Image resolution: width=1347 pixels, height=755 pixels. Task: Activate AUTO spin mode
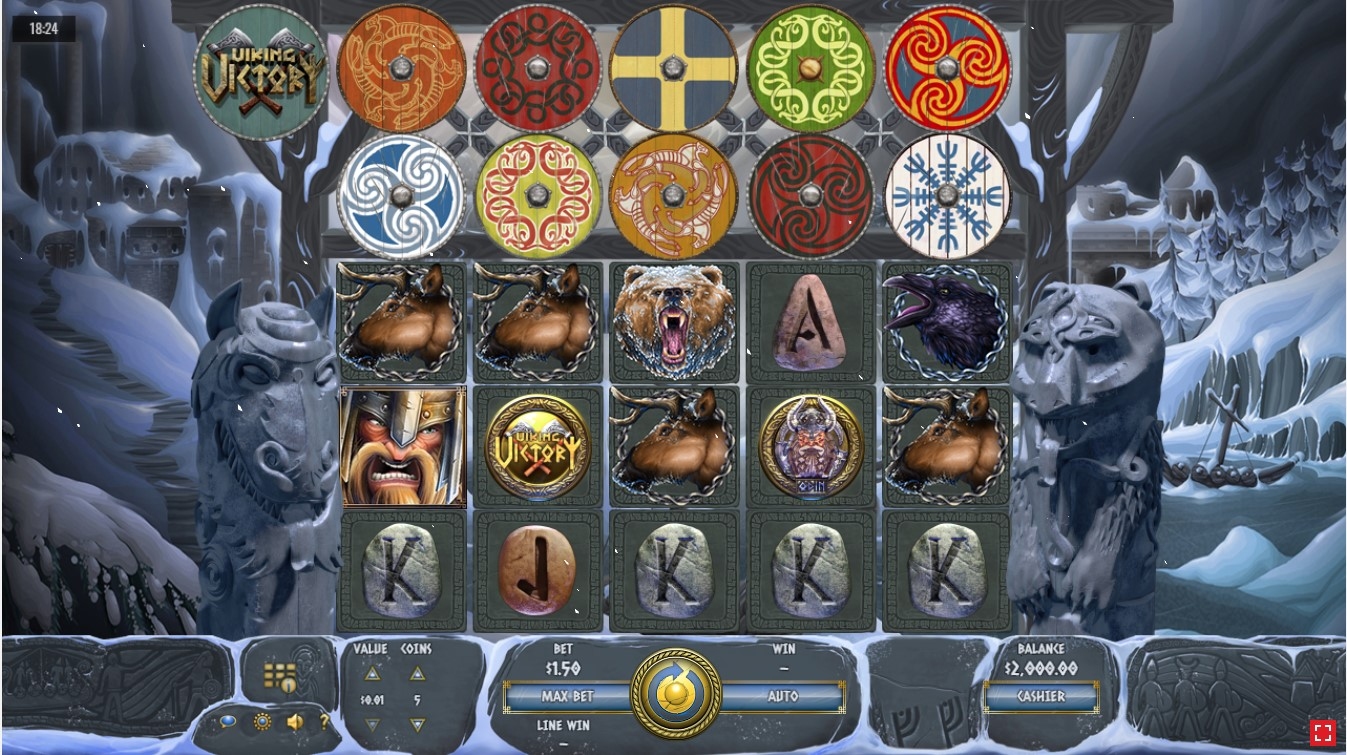pyautogui.click(x=783, y=696)
